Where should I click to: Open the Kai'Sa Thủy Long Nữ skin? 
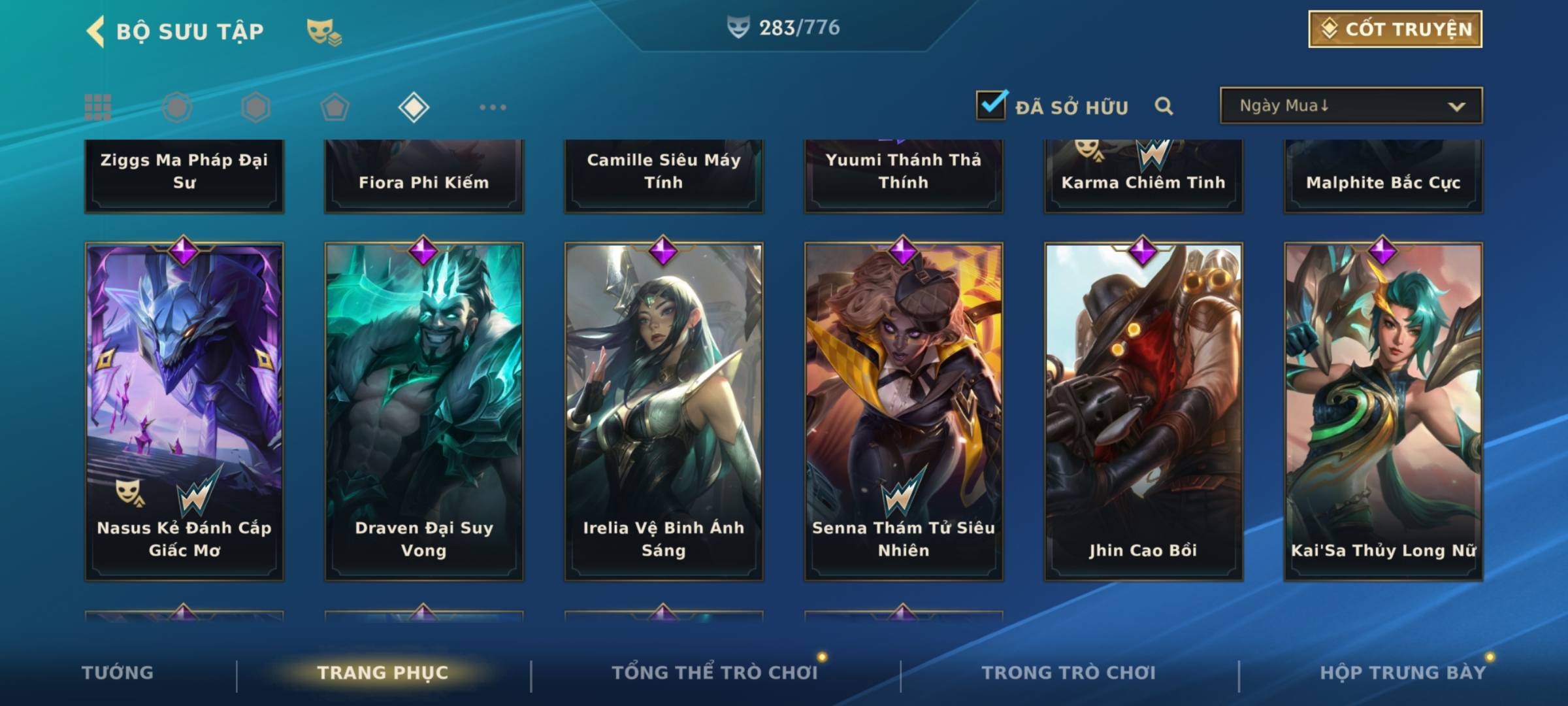(x=1383, y=412)
